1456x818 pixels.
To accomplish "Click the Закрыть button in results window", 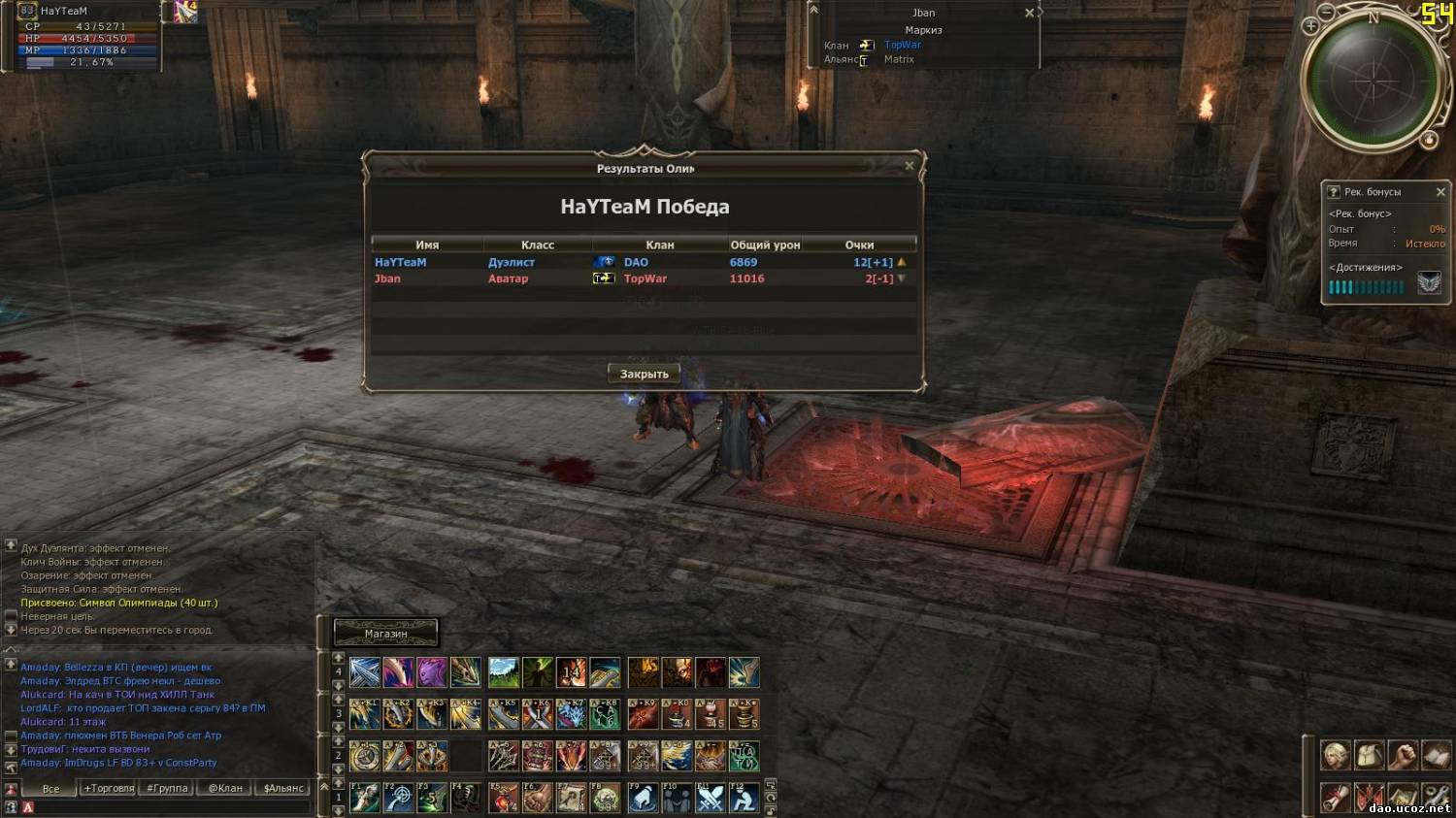I will click(644, 374).
